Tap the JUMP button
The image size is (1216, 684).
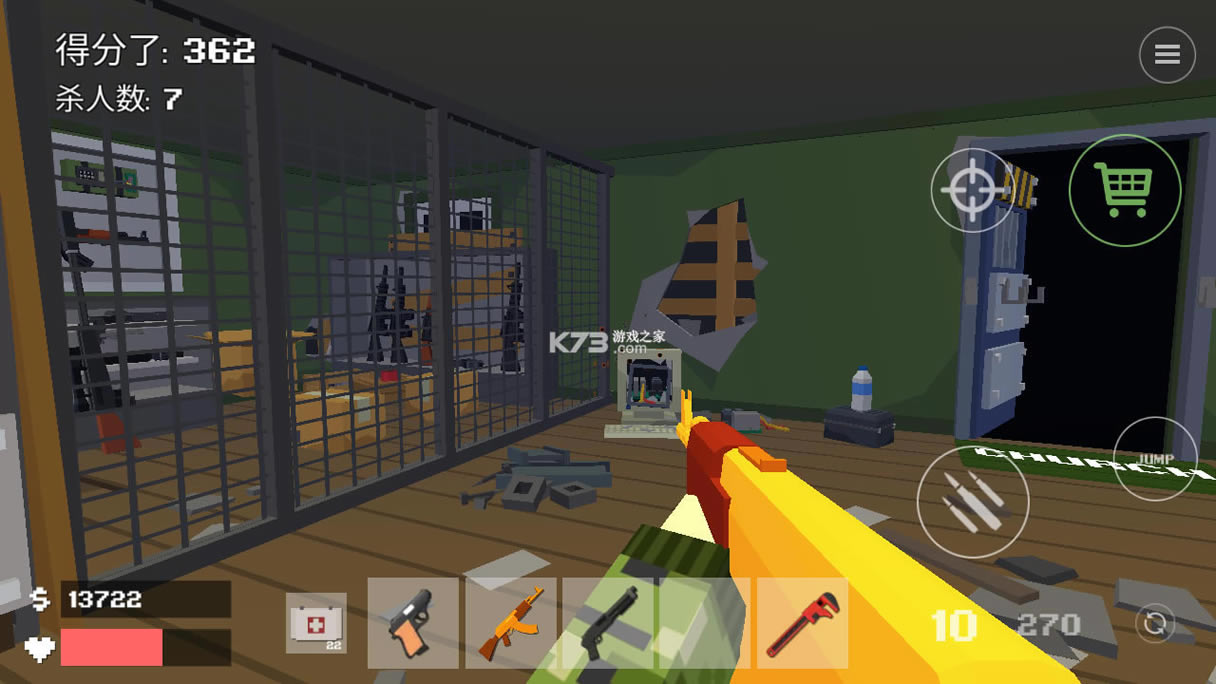click(x=1156, y=459)
